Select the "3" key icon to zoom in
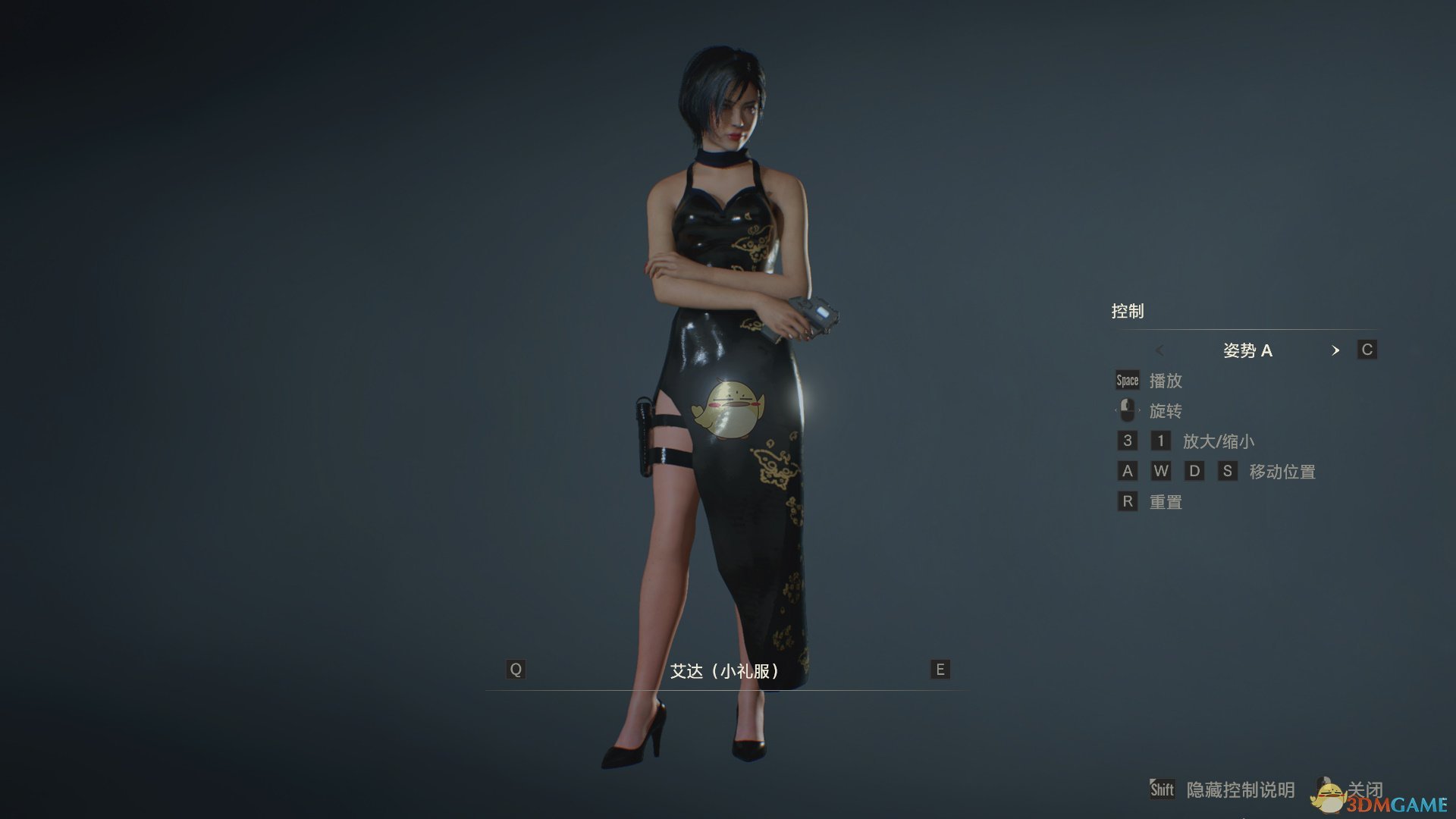The height and width of the screenshot is (819, 1456). pos(1128,441)
